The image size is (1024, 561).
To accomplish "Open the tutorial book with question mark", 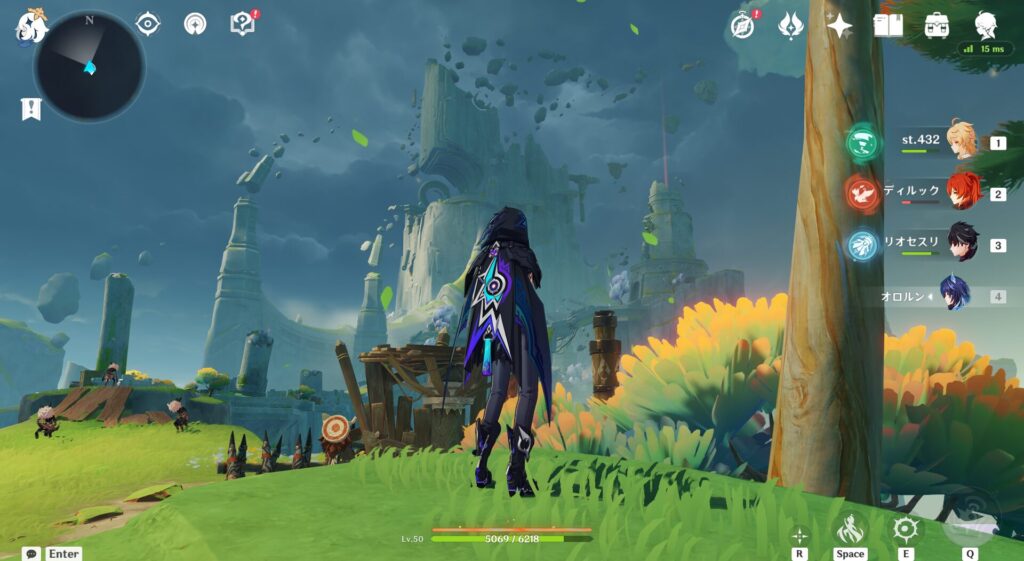I will point(243,23).
